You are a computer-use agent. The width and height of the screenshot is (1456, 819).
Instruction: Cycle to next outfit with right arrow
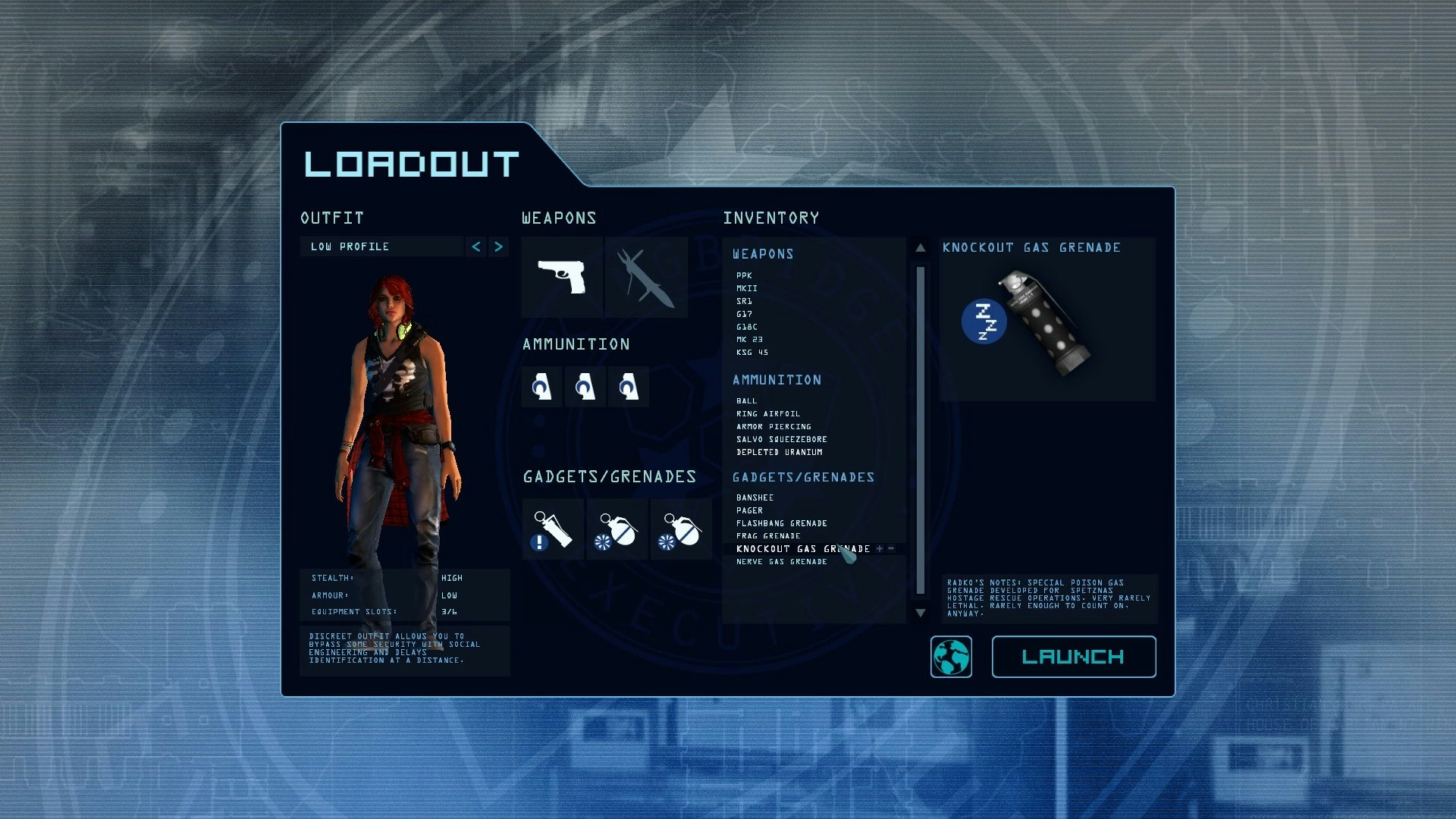(x=498, y=246)
